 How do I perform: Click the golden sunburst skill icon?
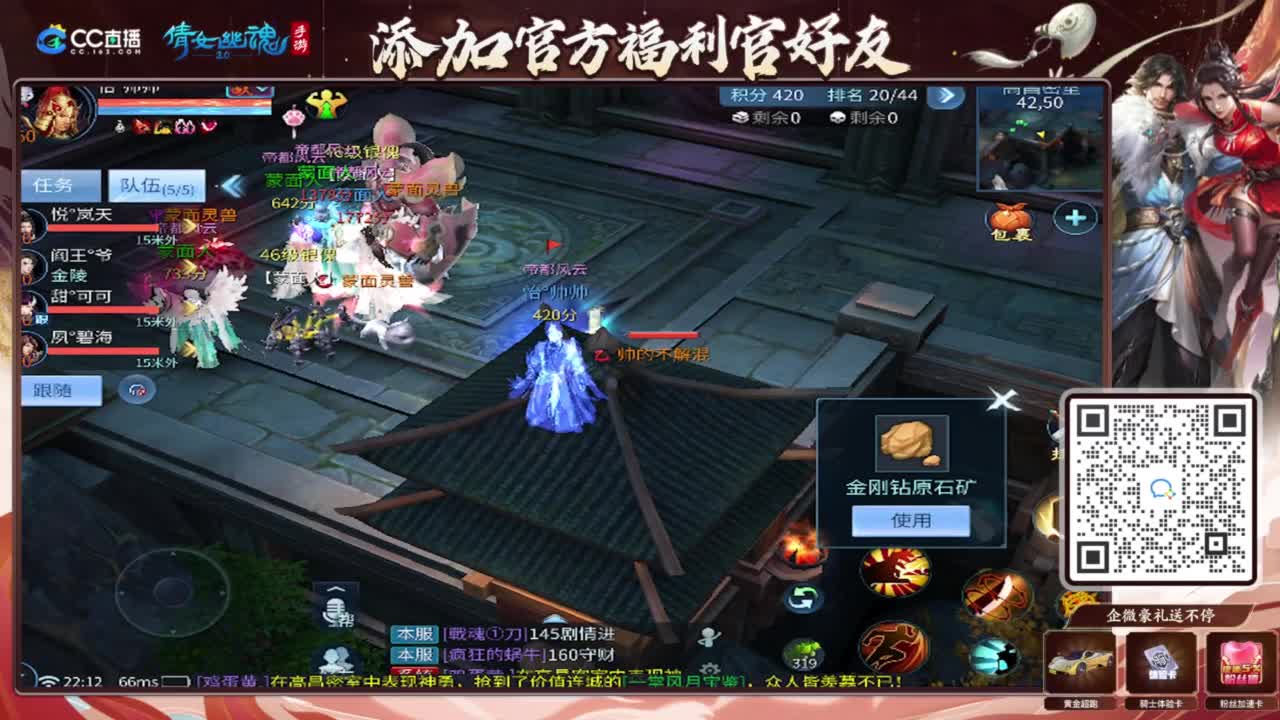(x=895, y=570)
